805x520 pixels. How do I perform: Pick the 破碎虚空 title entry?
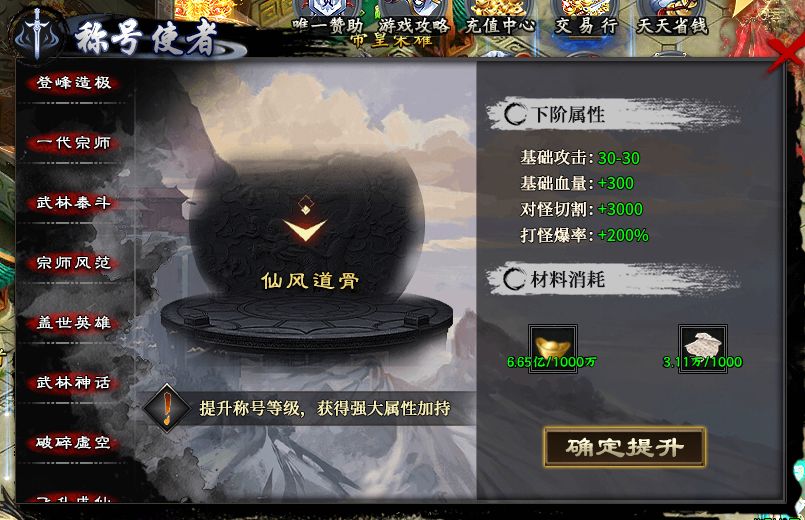[x=73, y=442]
